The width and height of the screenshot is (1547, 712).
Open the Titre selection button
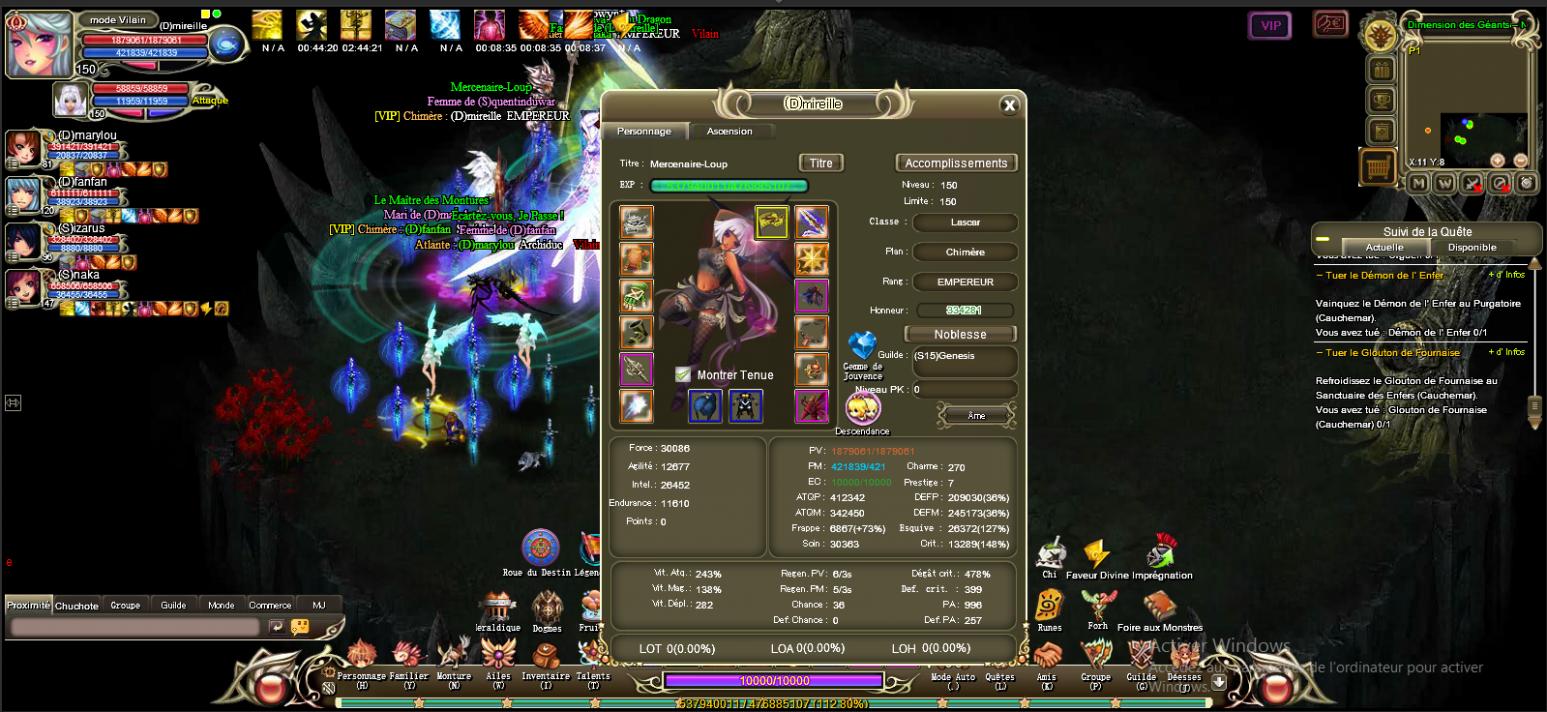pyautogui.click(x=820, y=163)
